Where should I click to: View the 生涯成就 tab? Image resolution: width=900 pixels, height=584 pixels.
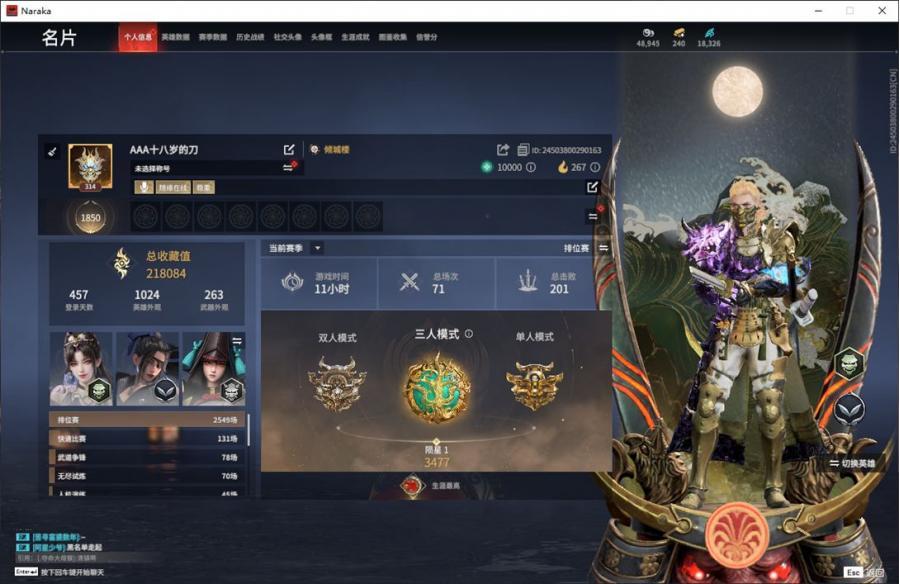(355, 37)
